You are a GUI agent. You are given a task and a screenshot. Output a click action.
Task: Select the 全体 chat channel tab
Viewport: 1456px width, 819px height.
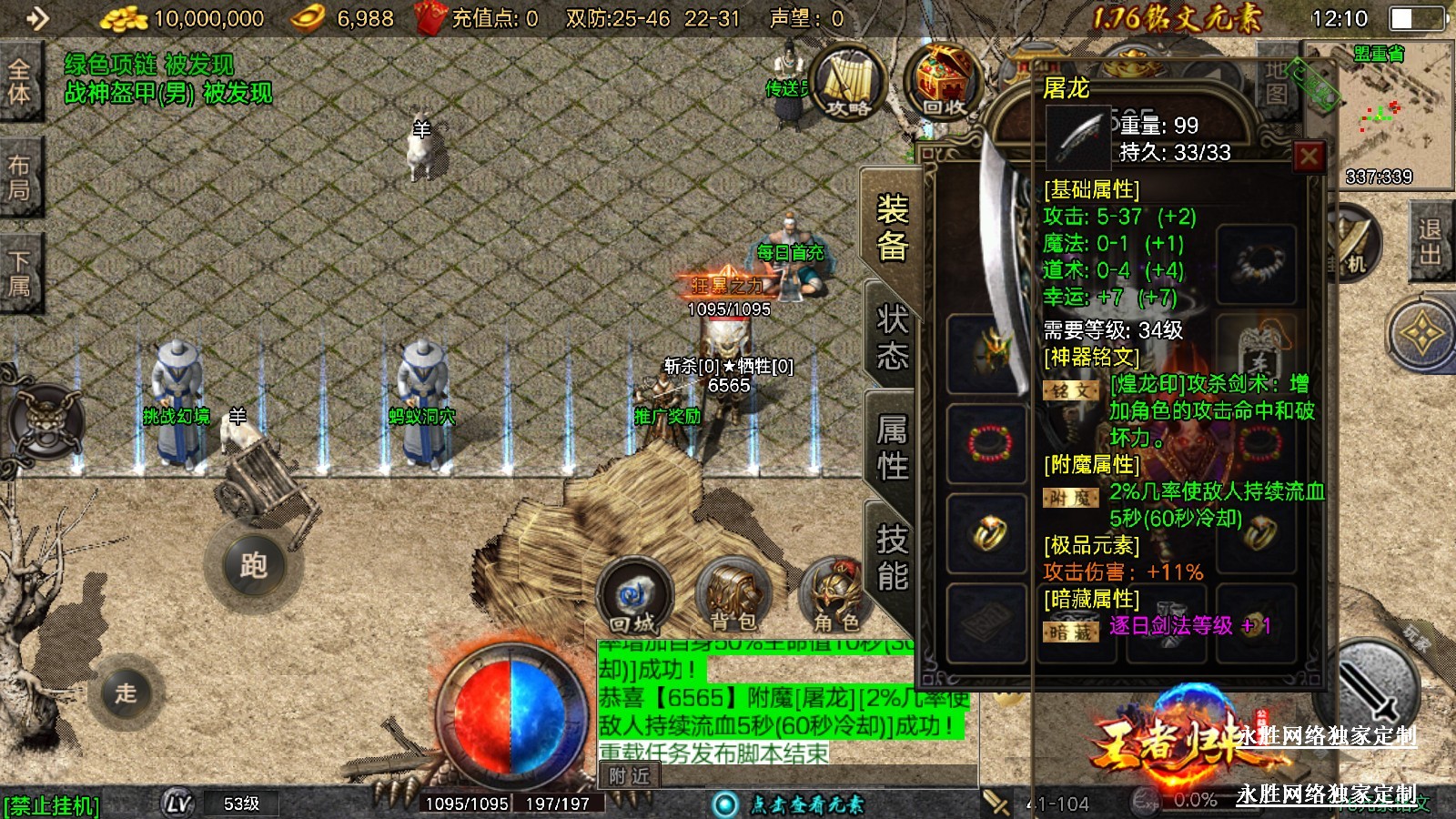click(19, 82)
